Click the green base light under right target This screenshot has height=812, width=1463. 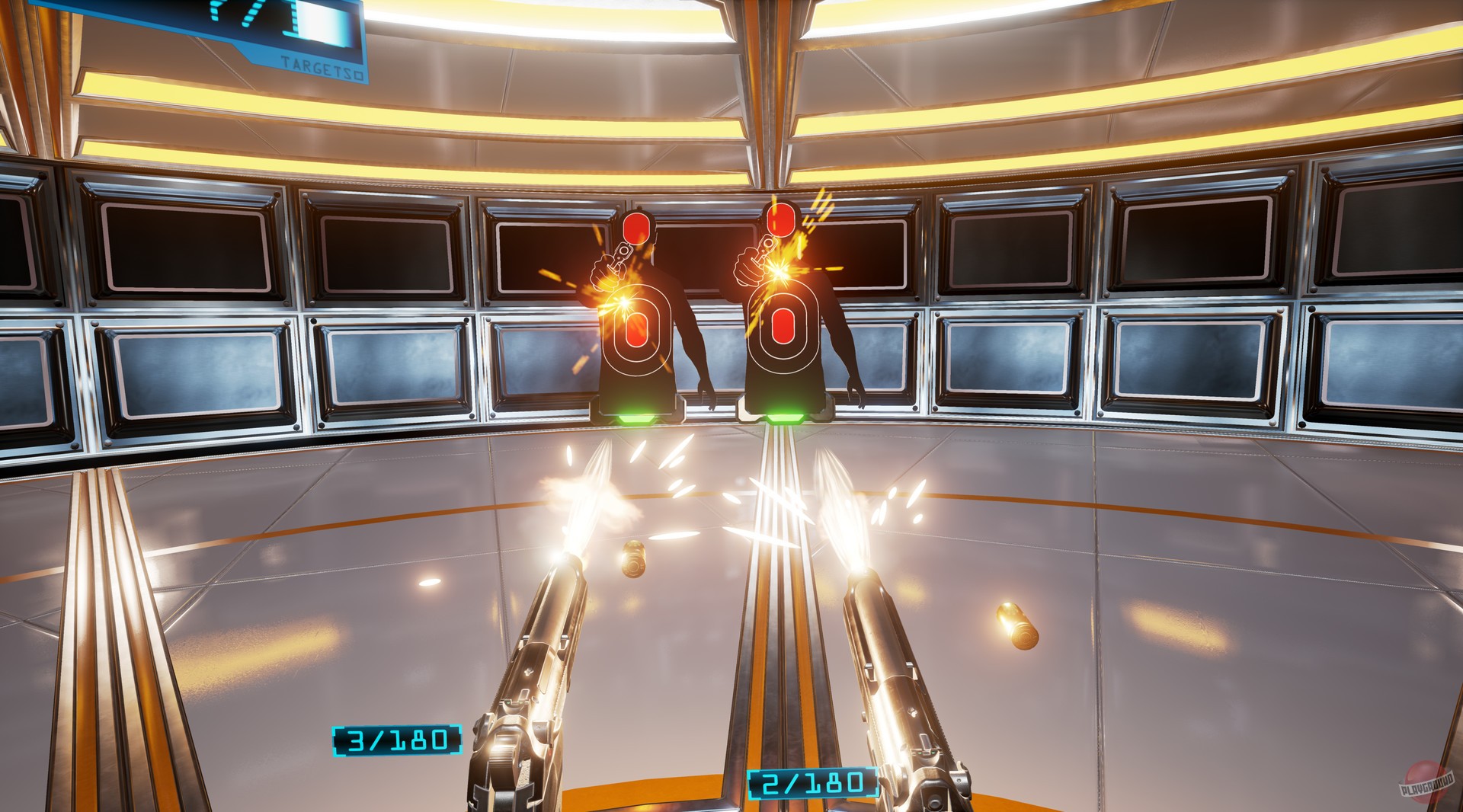point(785,417)
